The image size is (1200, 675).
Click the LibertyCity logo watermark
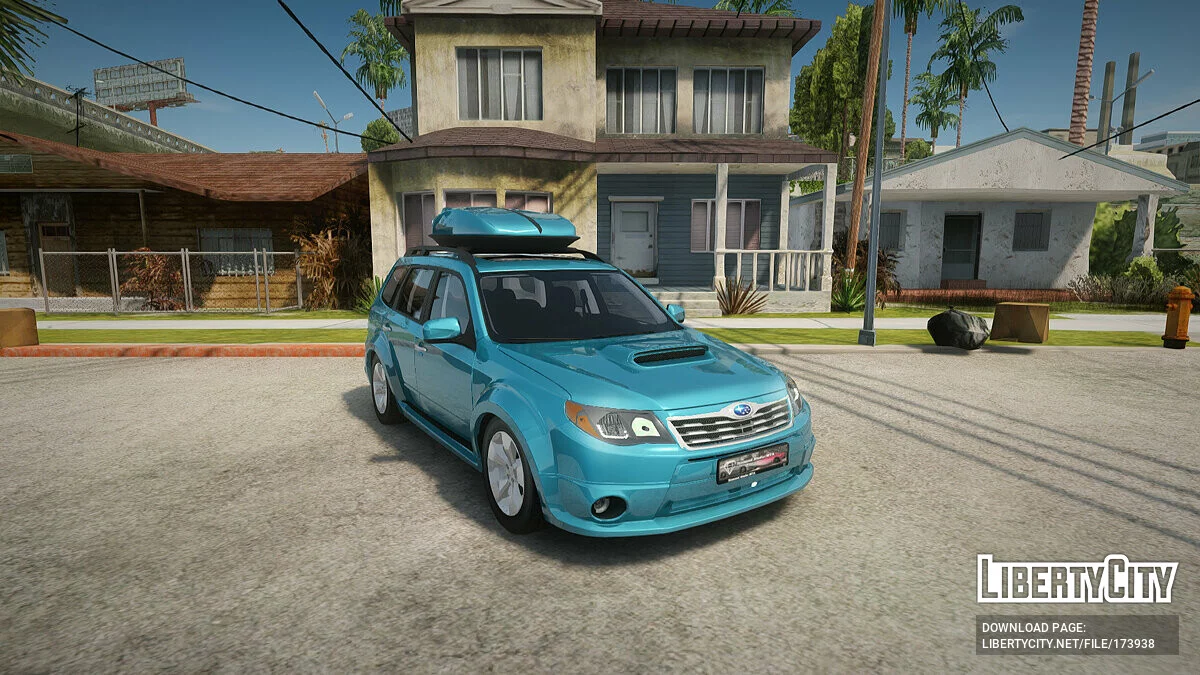[1077, 579]
